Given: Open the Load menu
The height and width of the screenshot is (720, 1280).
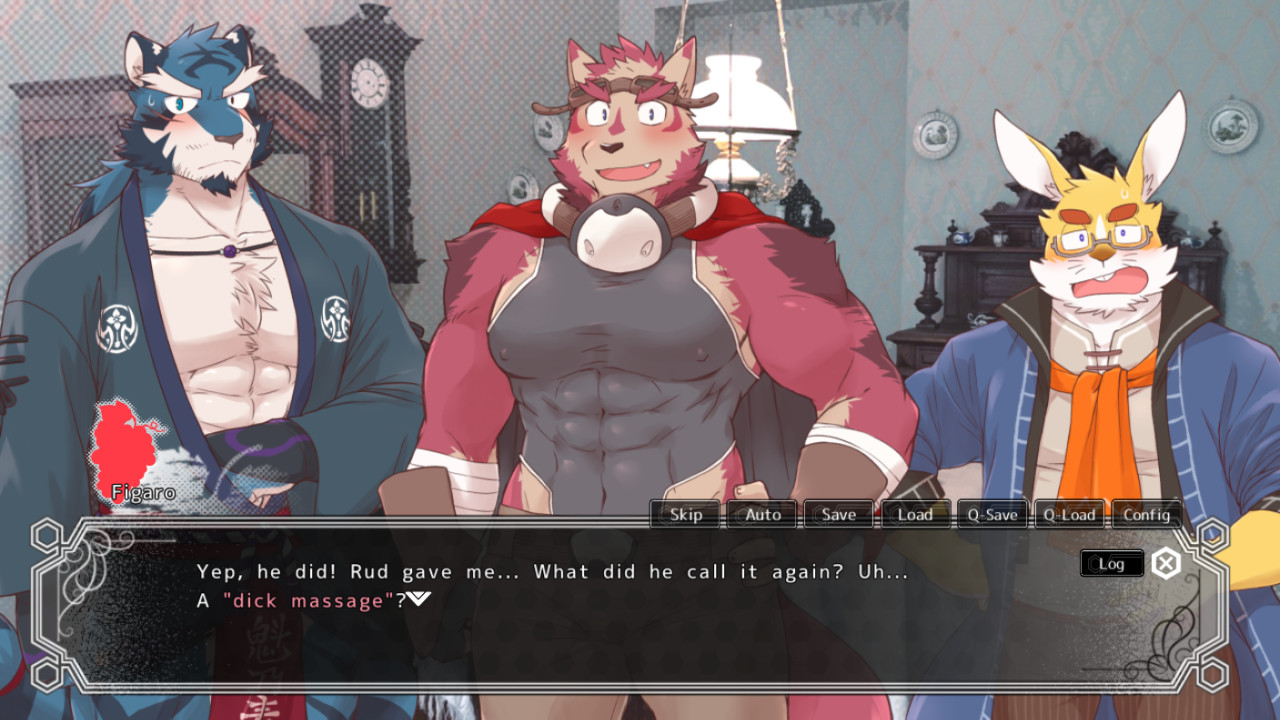Looking at the screenshot, I should click(915, 514).
